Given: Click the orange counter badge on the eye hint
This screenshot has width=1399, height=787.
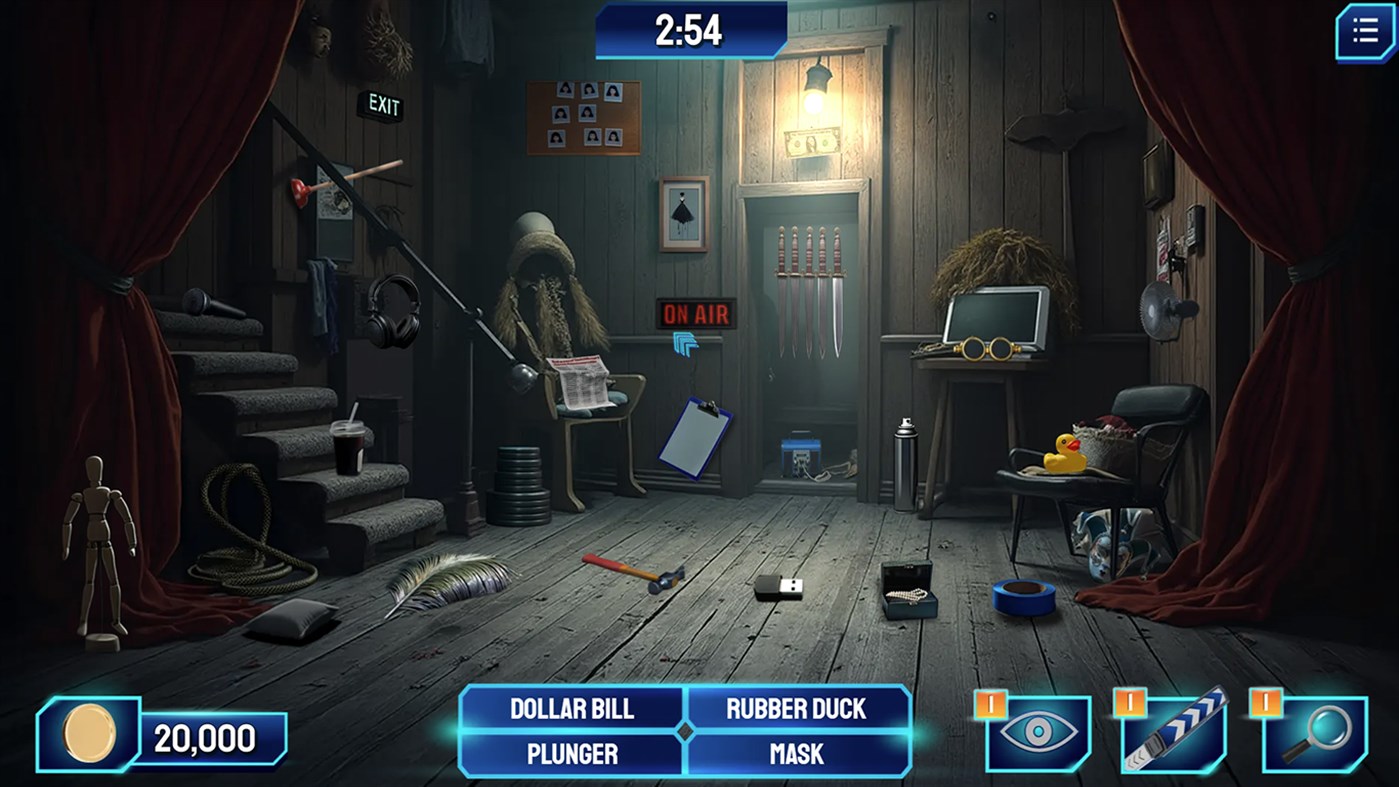Looking at the screenshot, I should pyautogui.click(x=989, y=706).
